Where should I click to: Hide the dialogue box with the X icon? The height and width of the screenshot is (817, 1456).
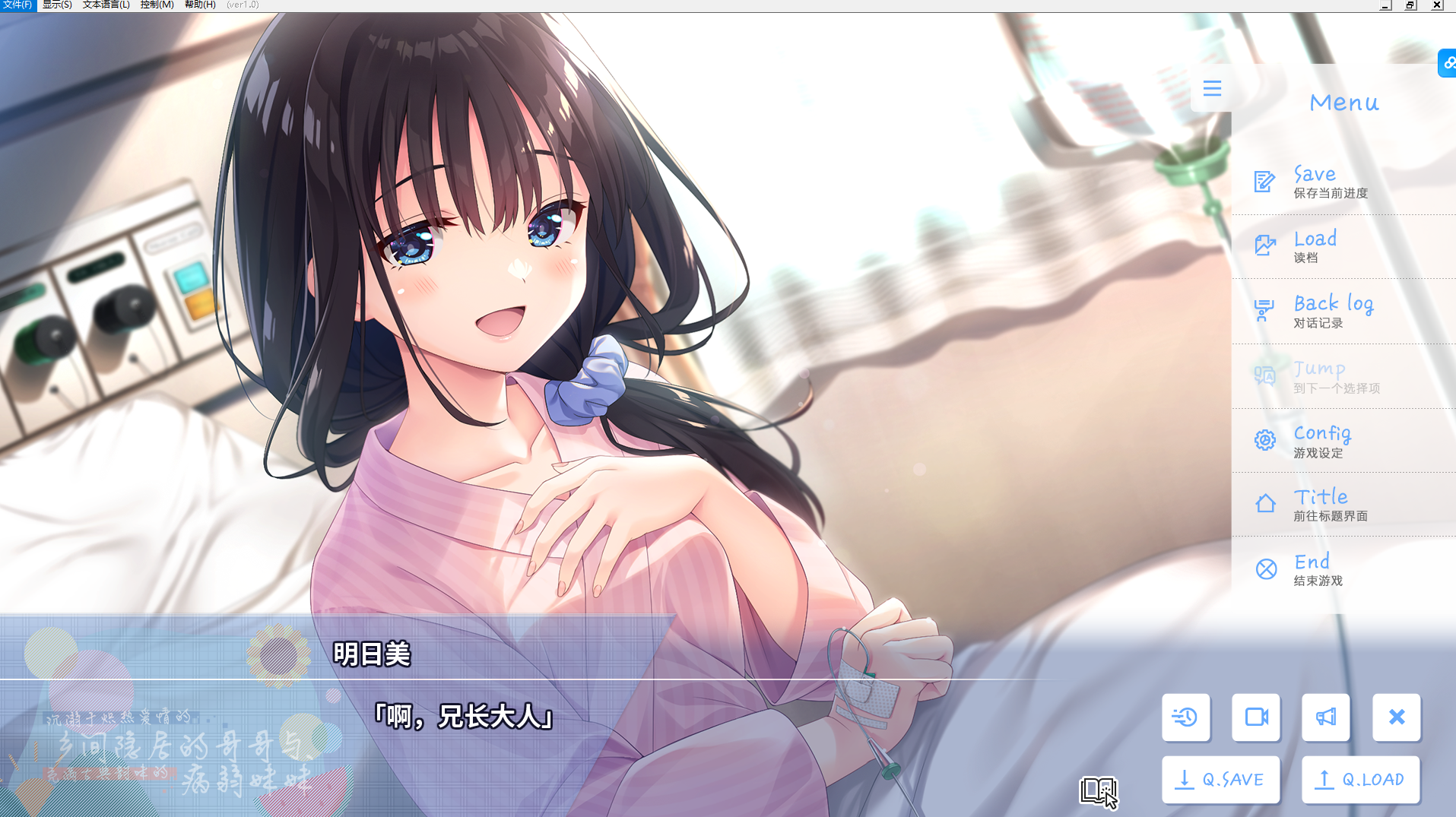point(1396,717)
